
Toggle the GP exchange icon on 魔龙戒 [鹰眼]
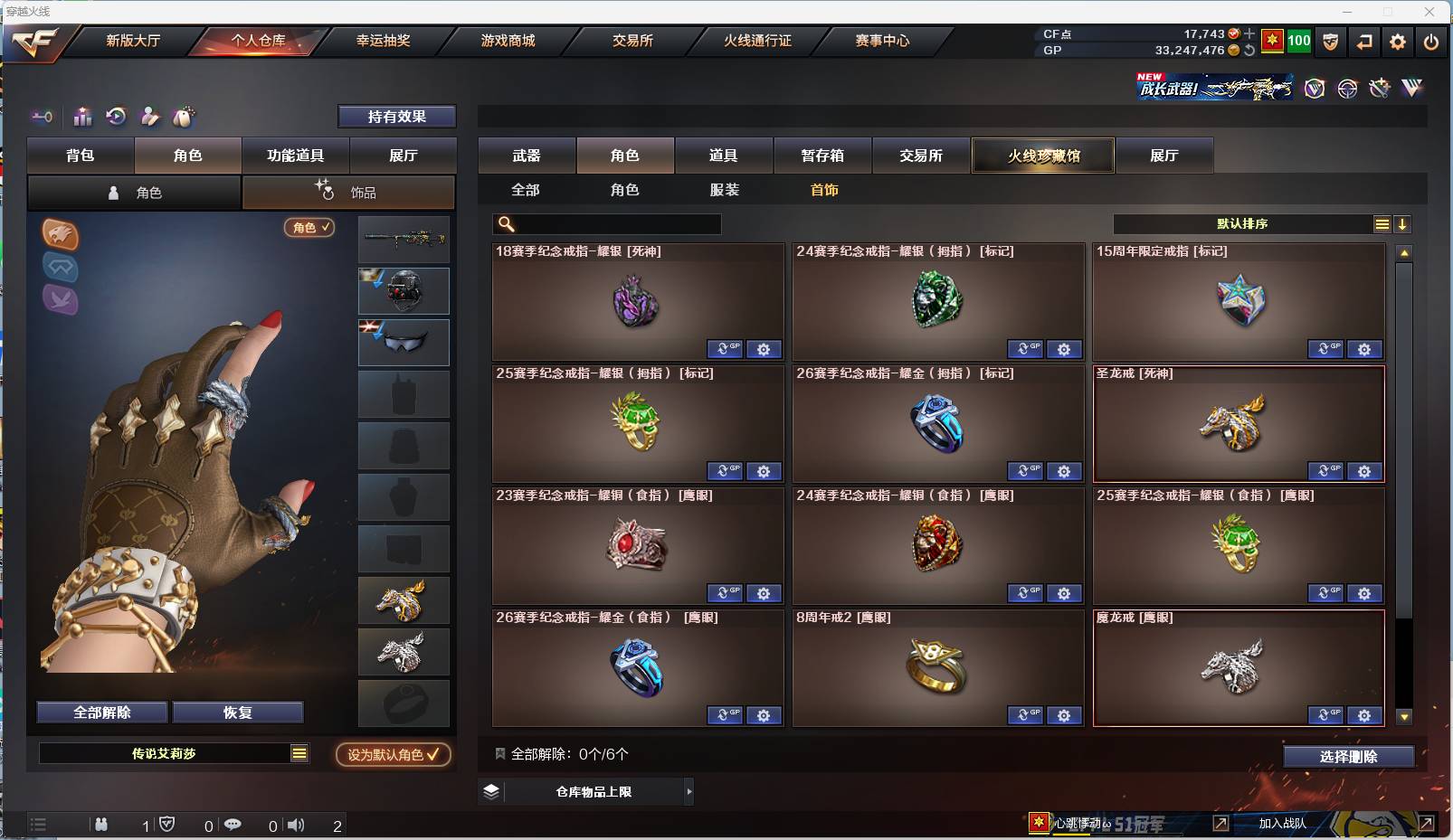1326,714
